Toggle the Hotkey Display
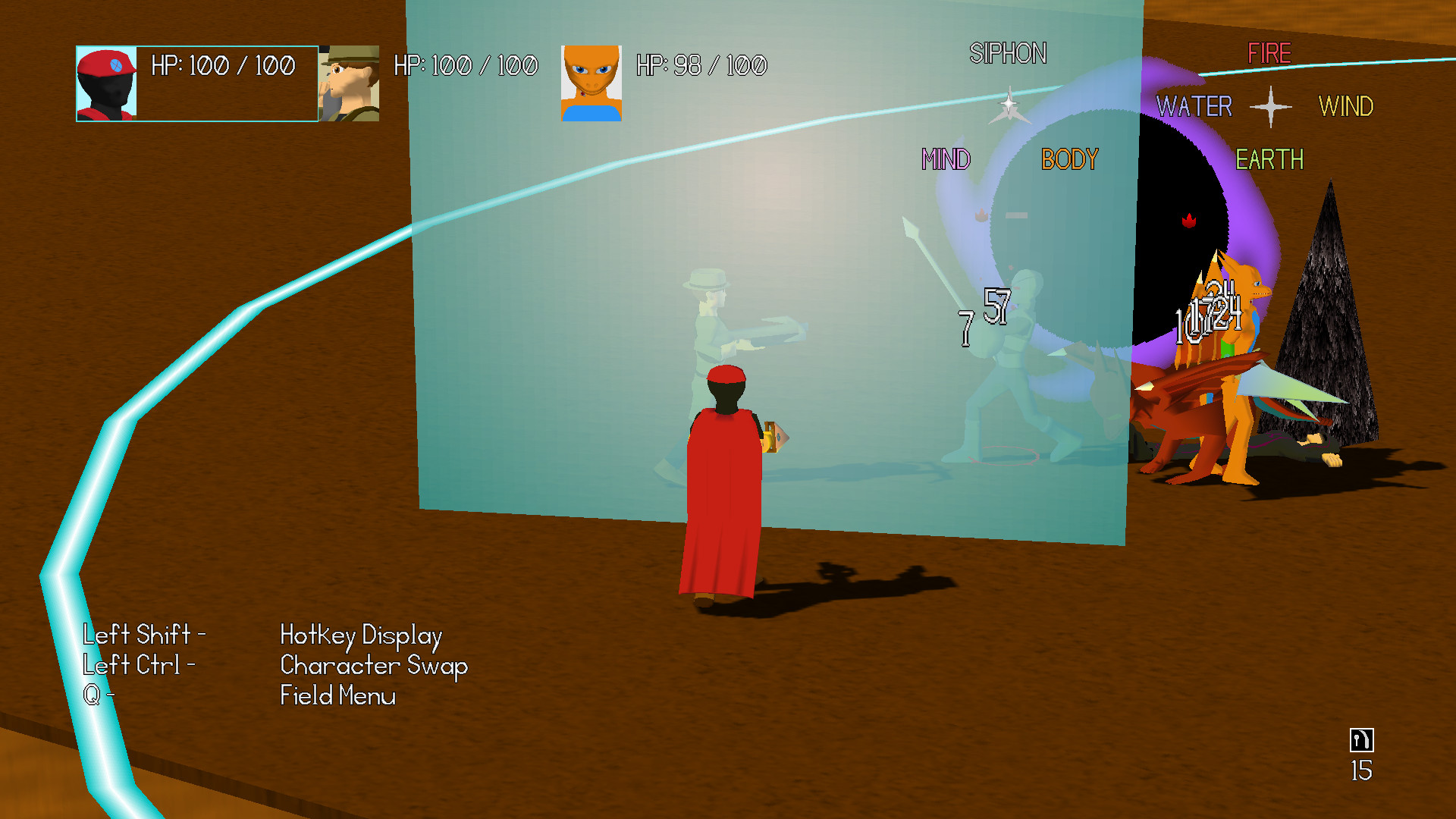The width and height of the screenshot is (1456, 819). click(361, 635)
